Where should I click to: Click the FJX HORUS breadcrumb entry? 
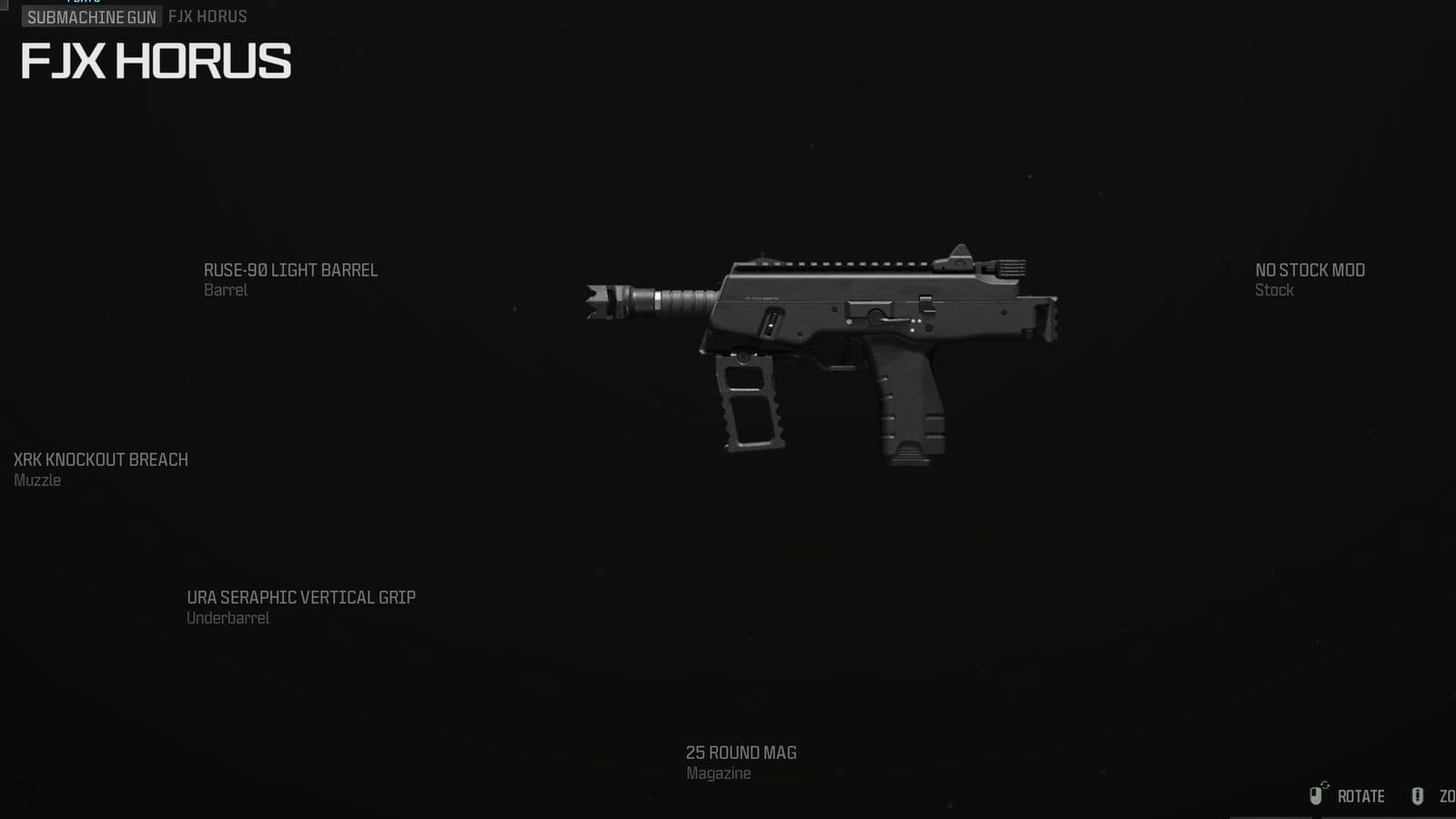tap(206, 15)
